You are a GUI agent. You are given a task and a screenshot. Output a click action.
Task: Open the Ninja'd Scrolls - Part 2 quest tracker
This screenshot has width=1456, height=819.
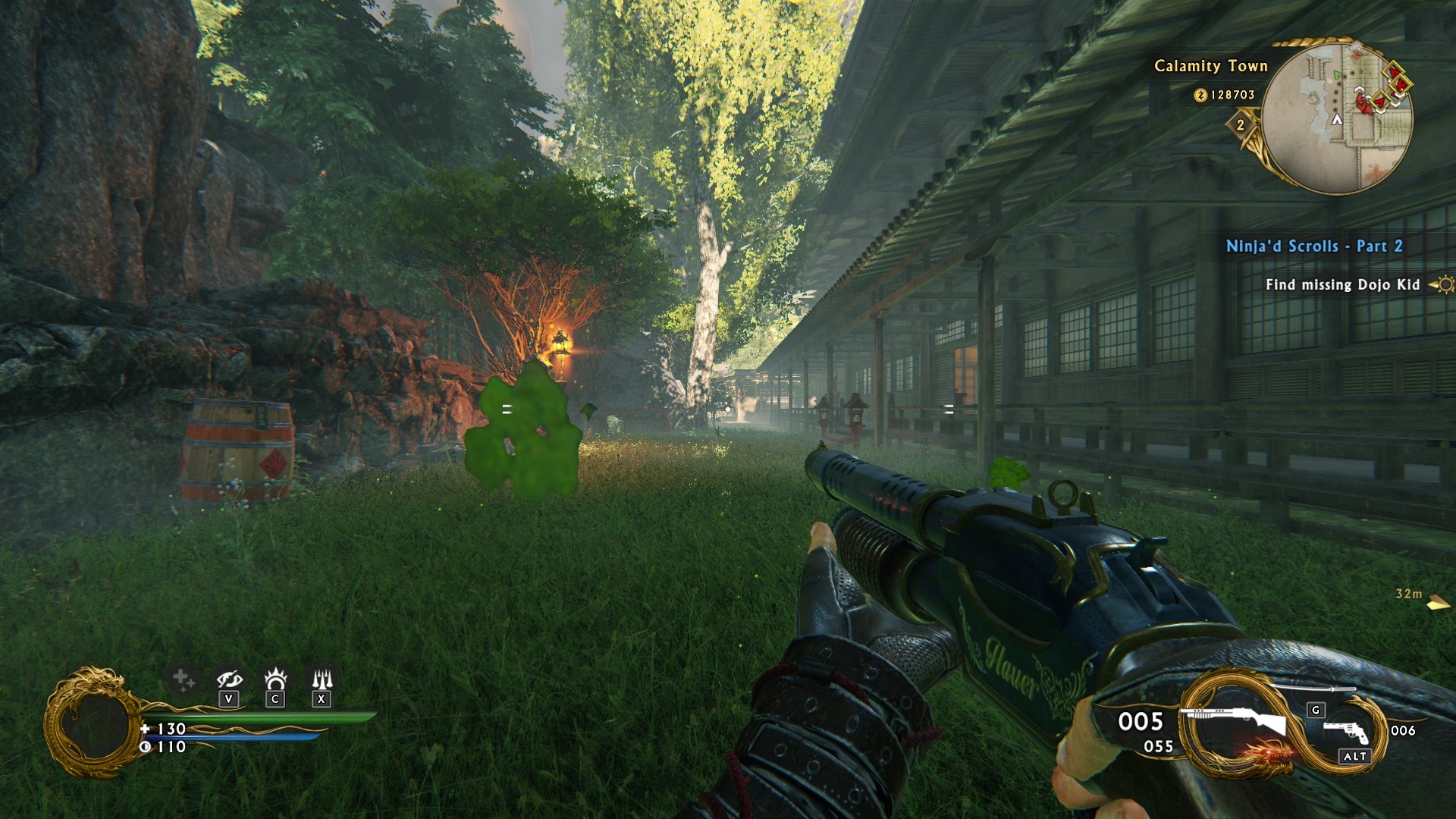1313,246
